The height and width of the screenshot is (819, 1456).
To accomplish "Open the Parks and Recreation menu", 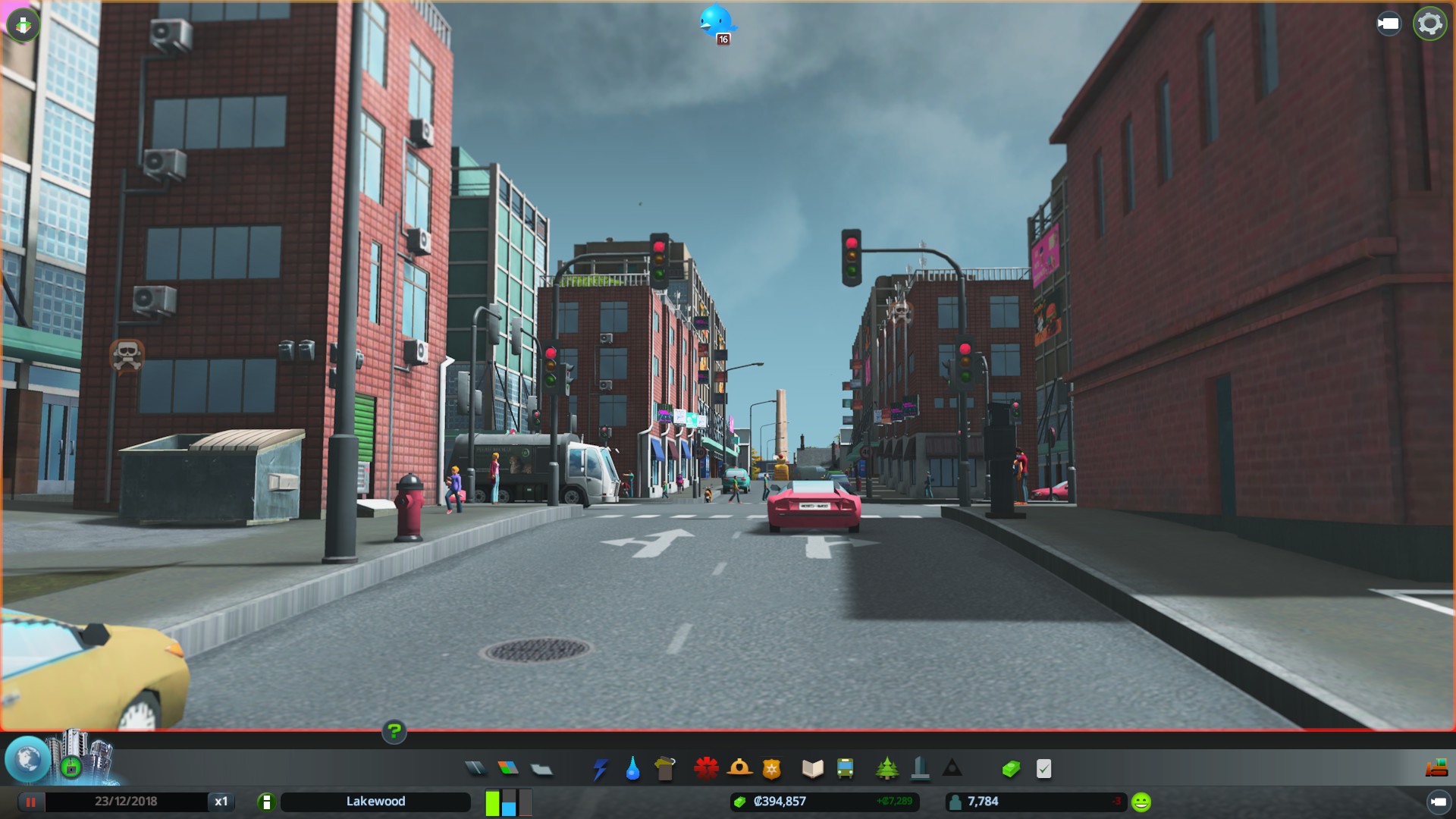I will tap(887, 768).
